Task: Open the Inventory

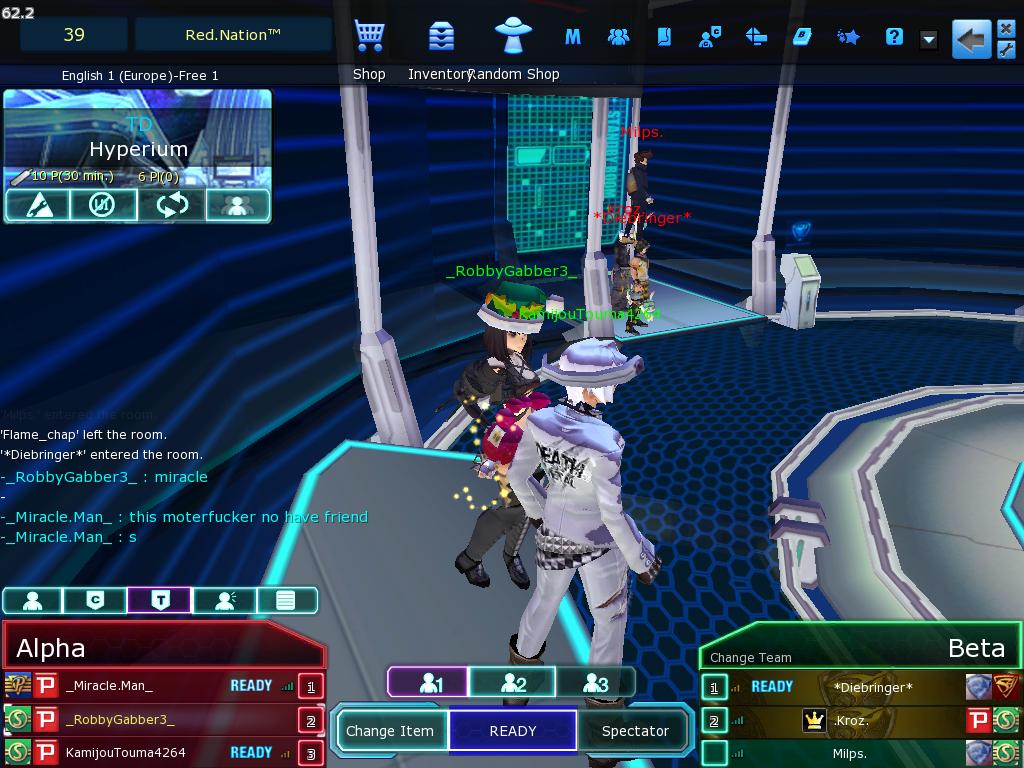Action: (441, 37)
